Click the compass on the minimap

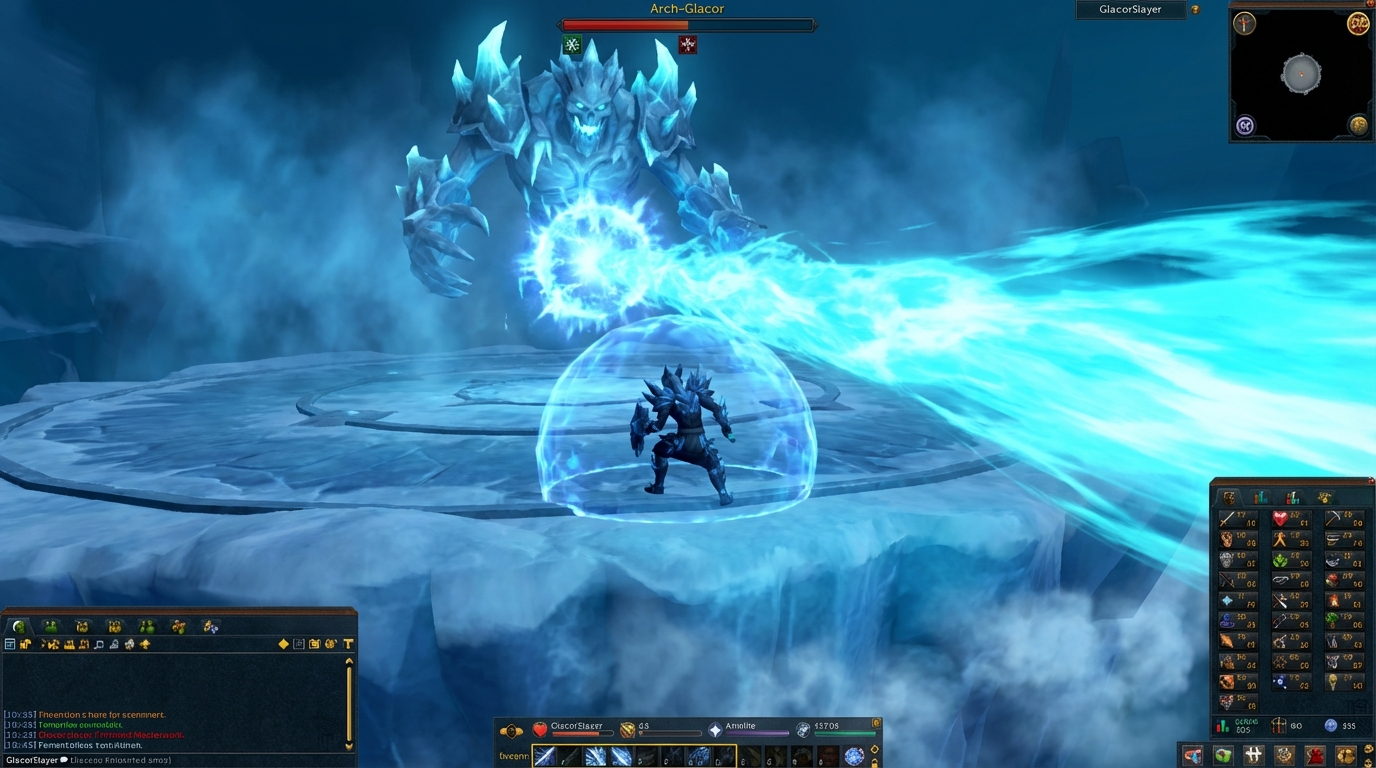tap(1245, 24)
